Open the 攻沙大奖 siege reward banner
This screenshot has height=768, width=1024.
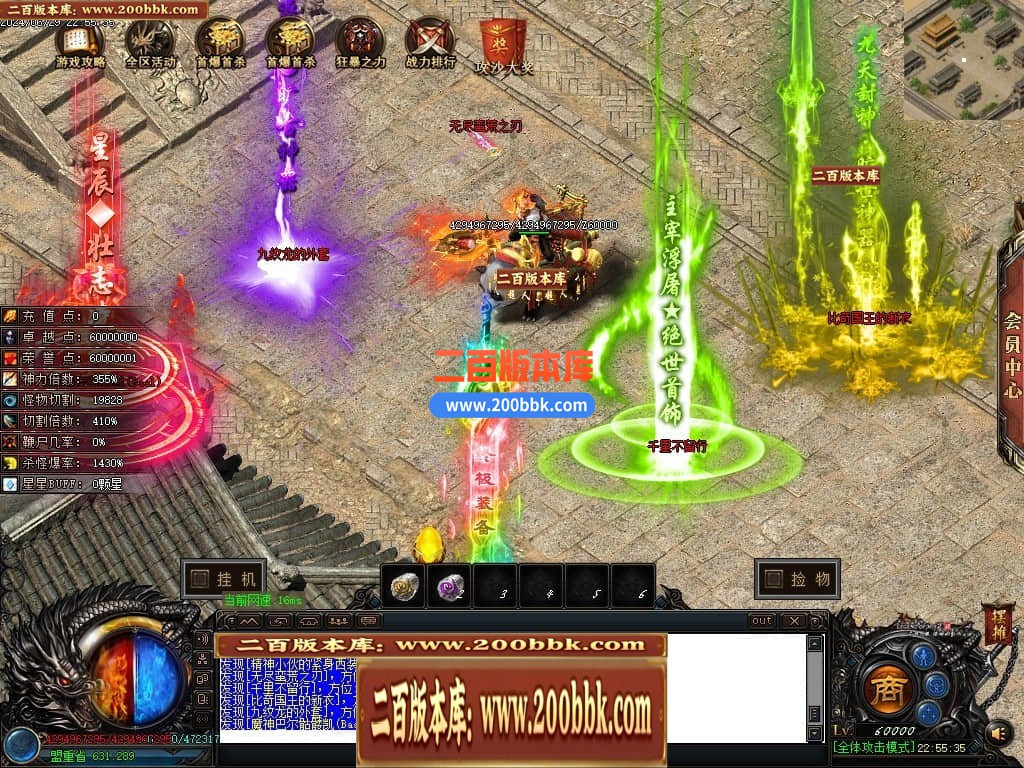[503, 46]
